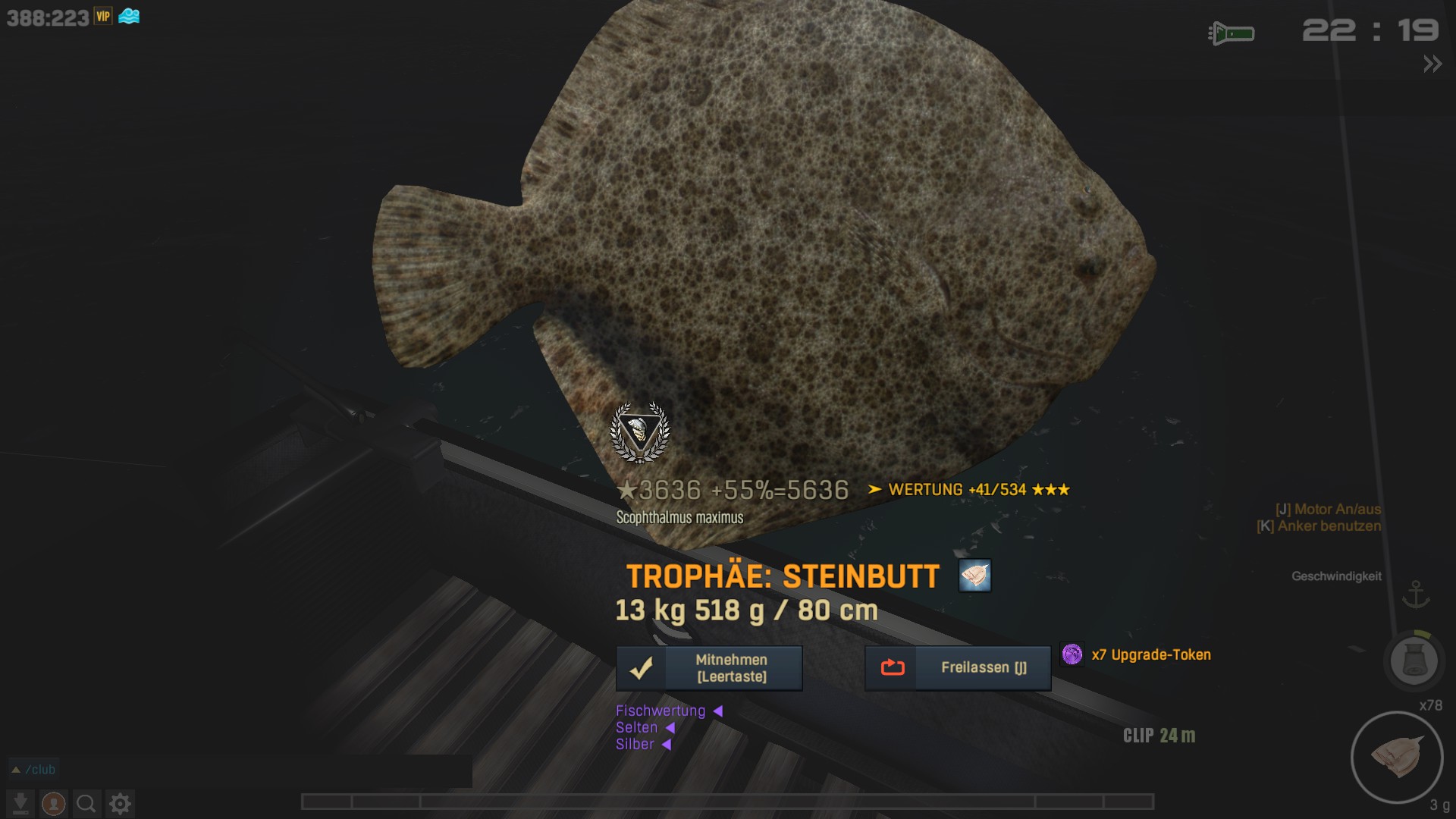Click the VIP badge
The width and height of the screenshot is (1456, 819).
coord(103,17)
